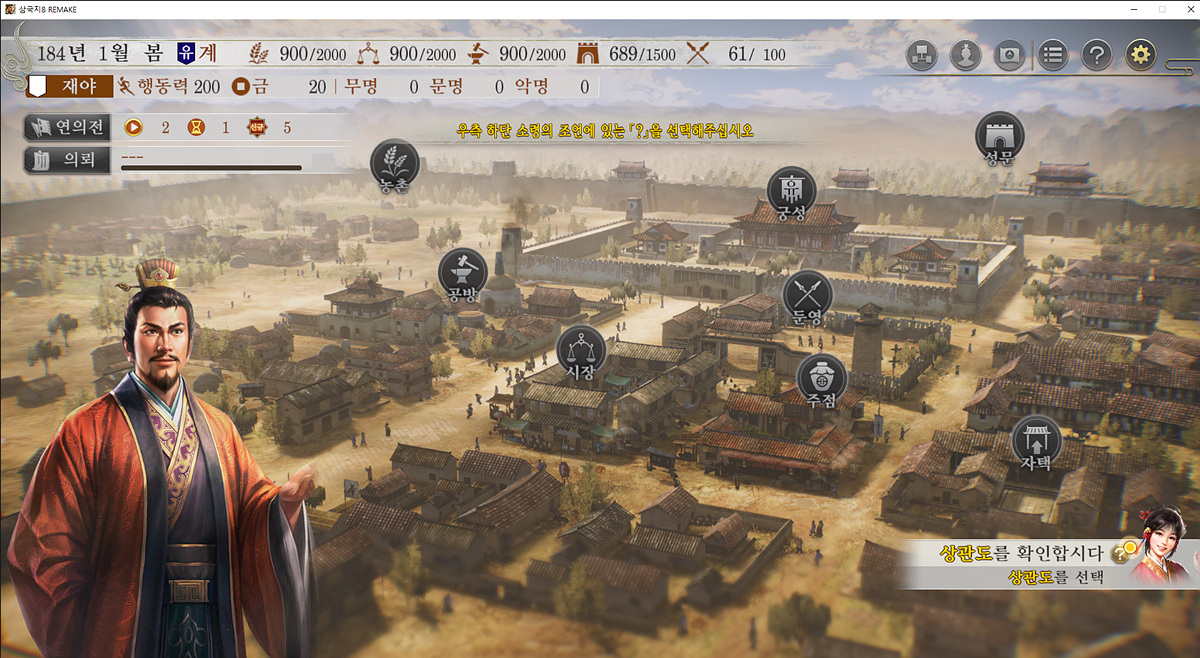1200x658 pixels.
Task: Enter the 공방 workshop
Action: pos(463,271)
